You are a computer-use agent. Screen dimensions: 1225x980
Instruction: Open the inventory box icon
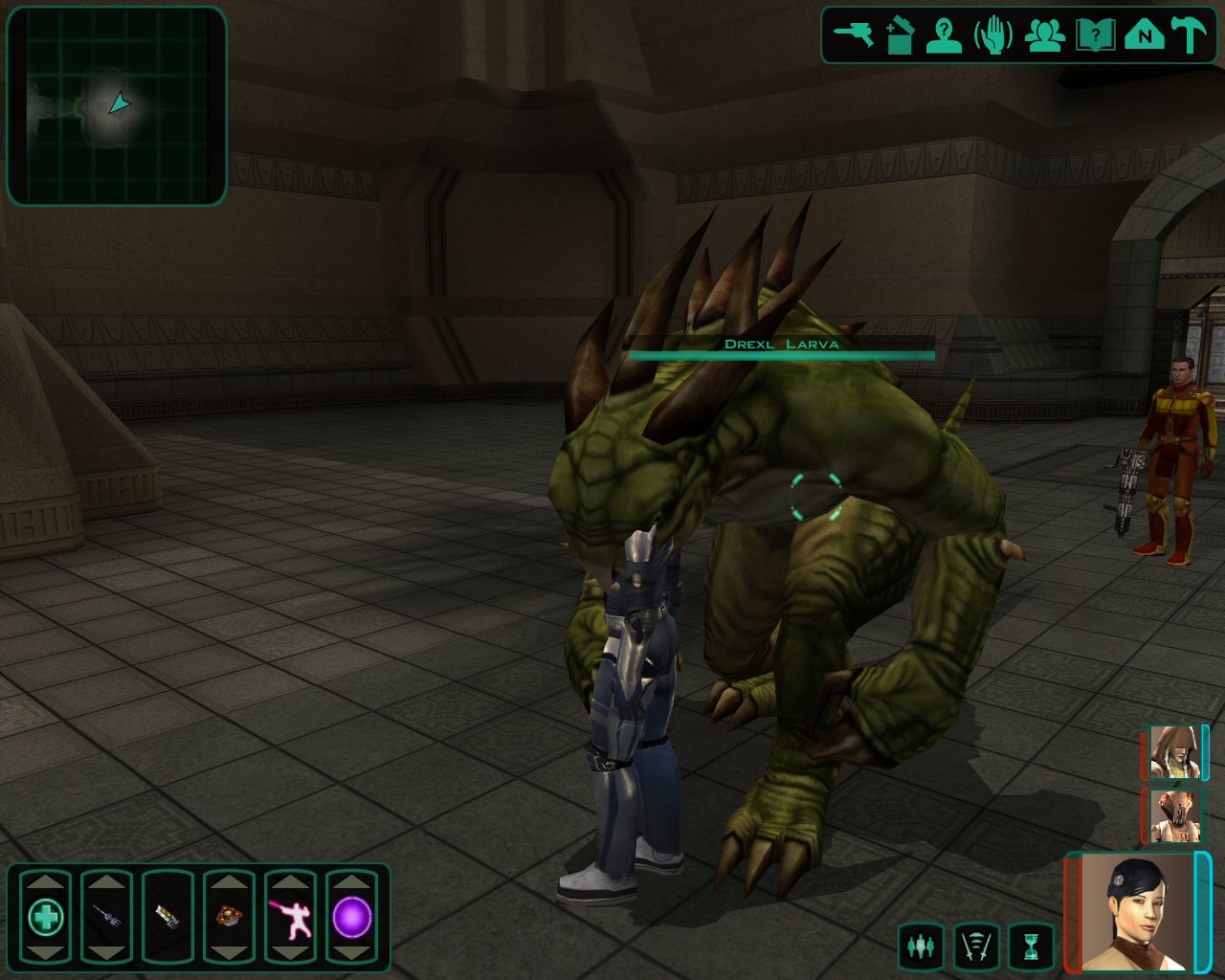[900, 35]
